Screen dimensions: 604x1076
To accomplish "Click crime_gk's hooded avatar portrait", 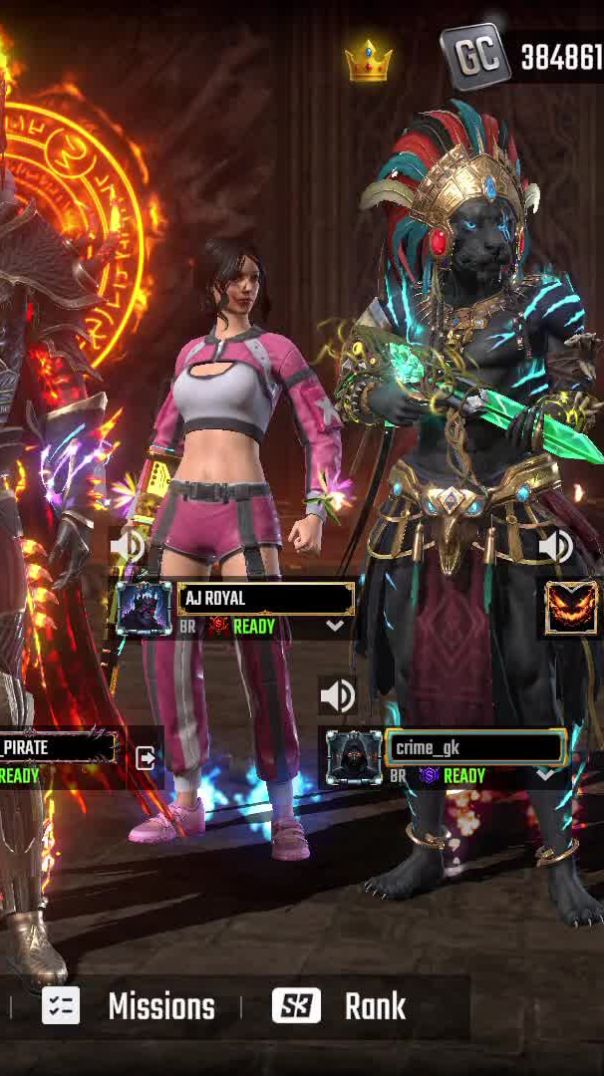I will 354,757.
